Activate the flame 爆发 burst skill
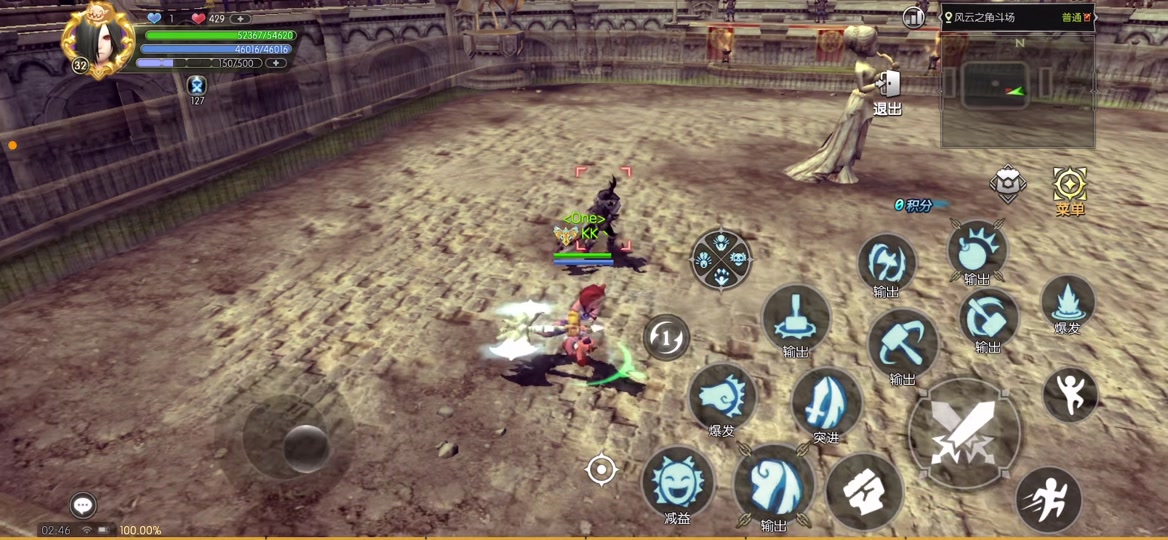 point(1067,301)
